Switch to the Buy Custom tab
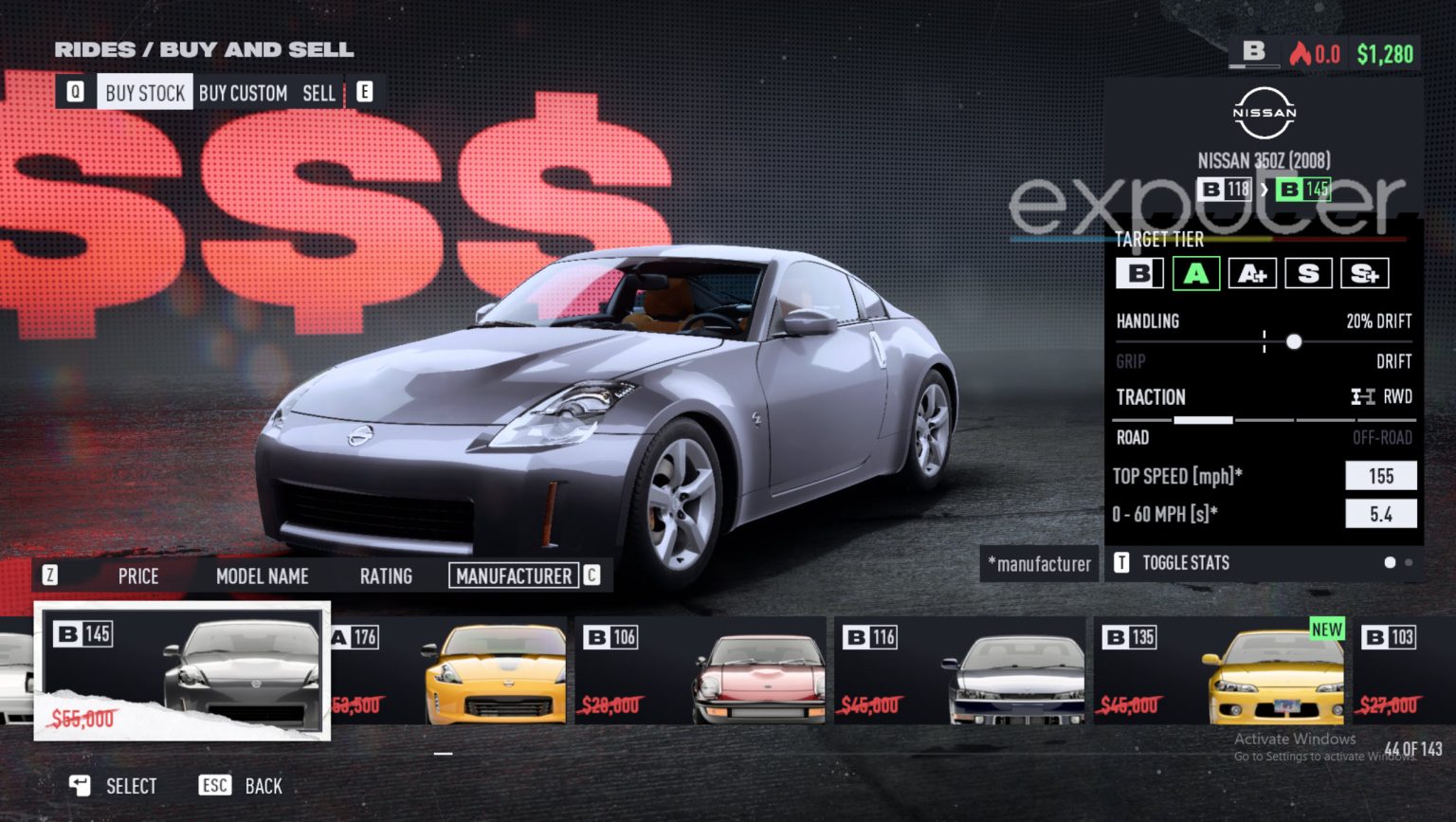 click(243, 92)
